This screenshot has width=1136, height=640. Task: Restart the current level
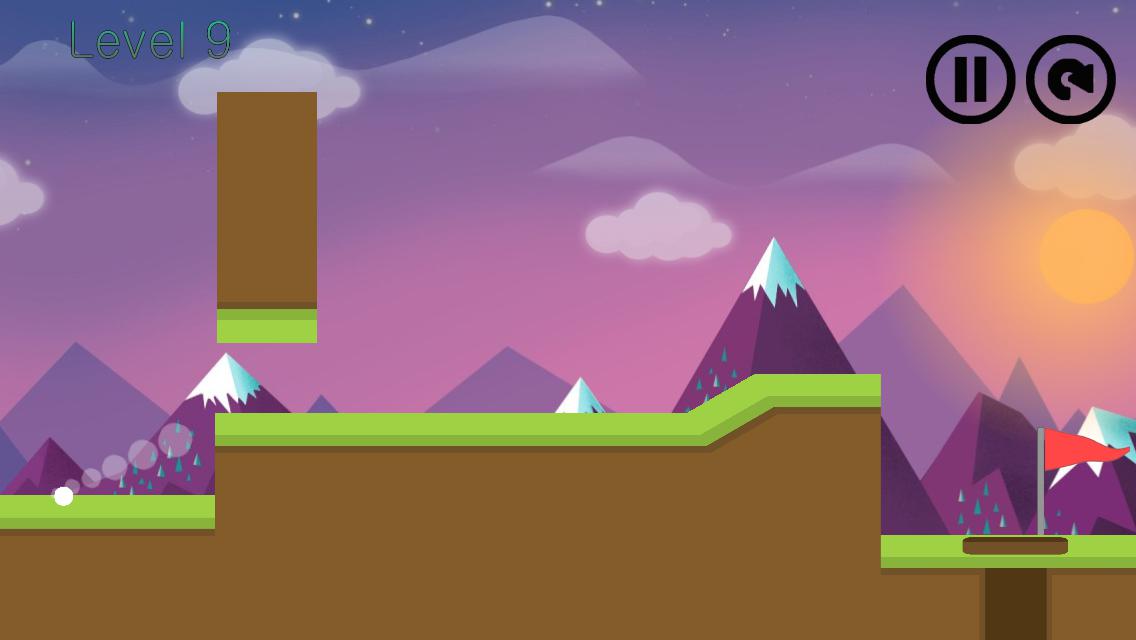point(1070,79)
